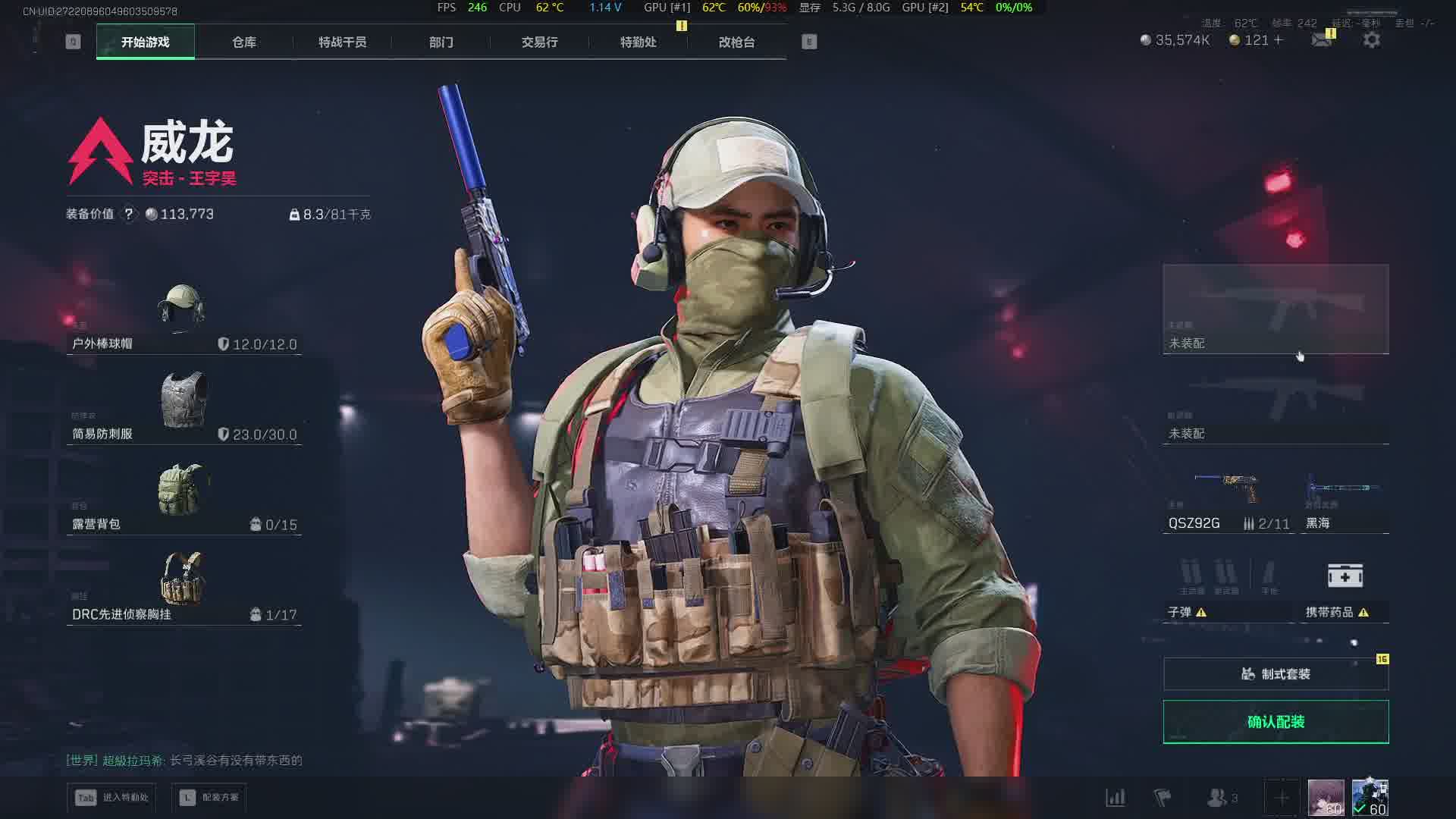Image resolution: width=1456 pixels, height=819 pixels.
Task: Select the DRC先进侦察胸挂 chest rig slot
Action: (x=184, y=588)
